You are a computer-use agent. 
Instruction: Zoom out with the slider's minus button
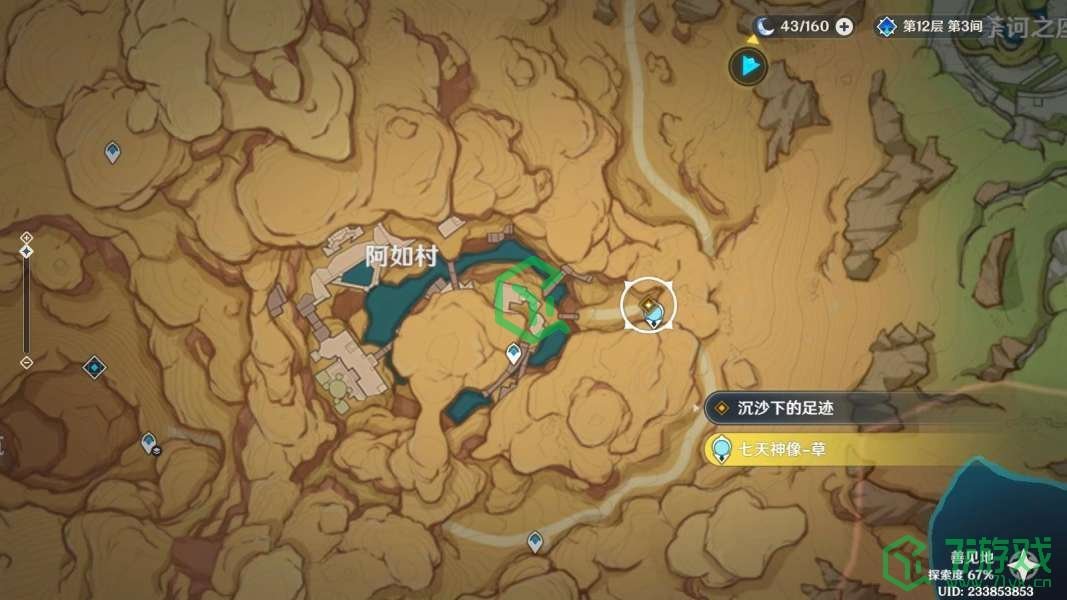tap(27, 361)
